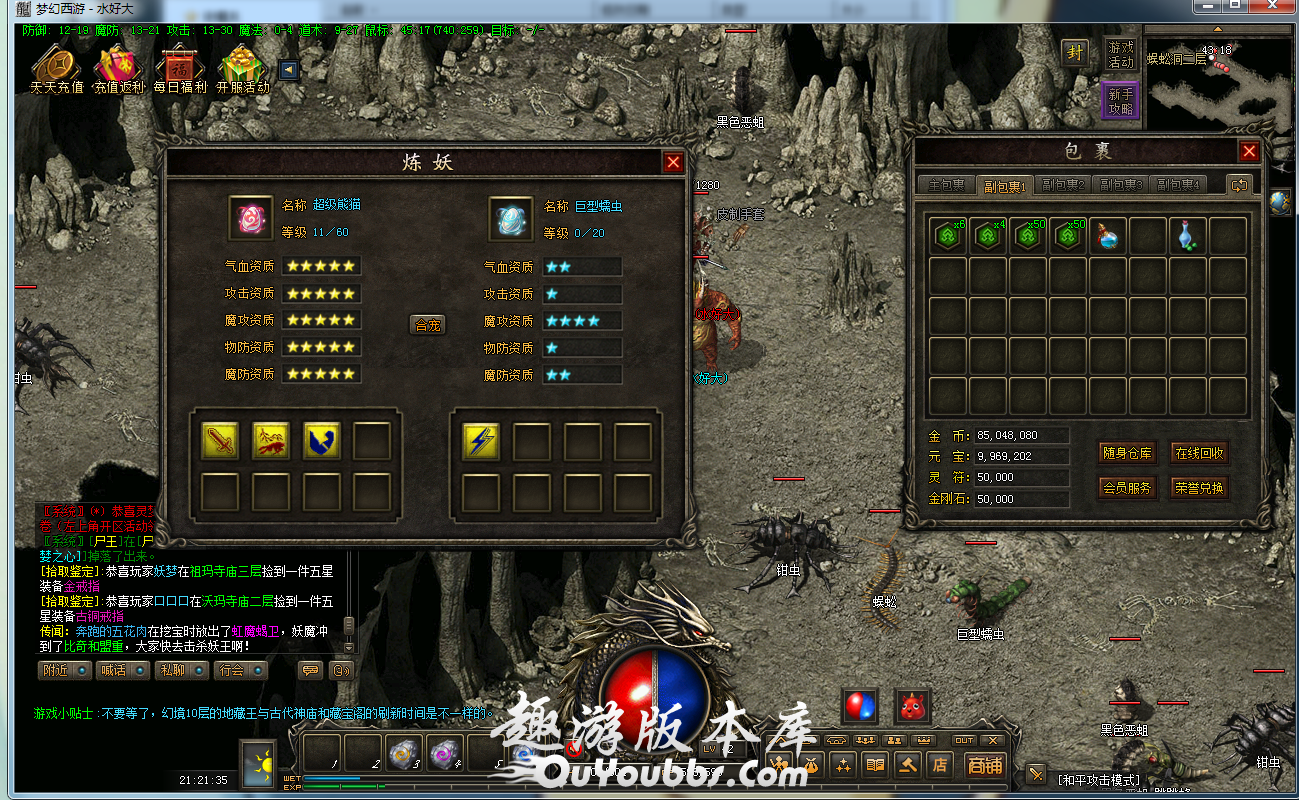Select the 副包裹4 bag tab

click(x=1178, y=185)
